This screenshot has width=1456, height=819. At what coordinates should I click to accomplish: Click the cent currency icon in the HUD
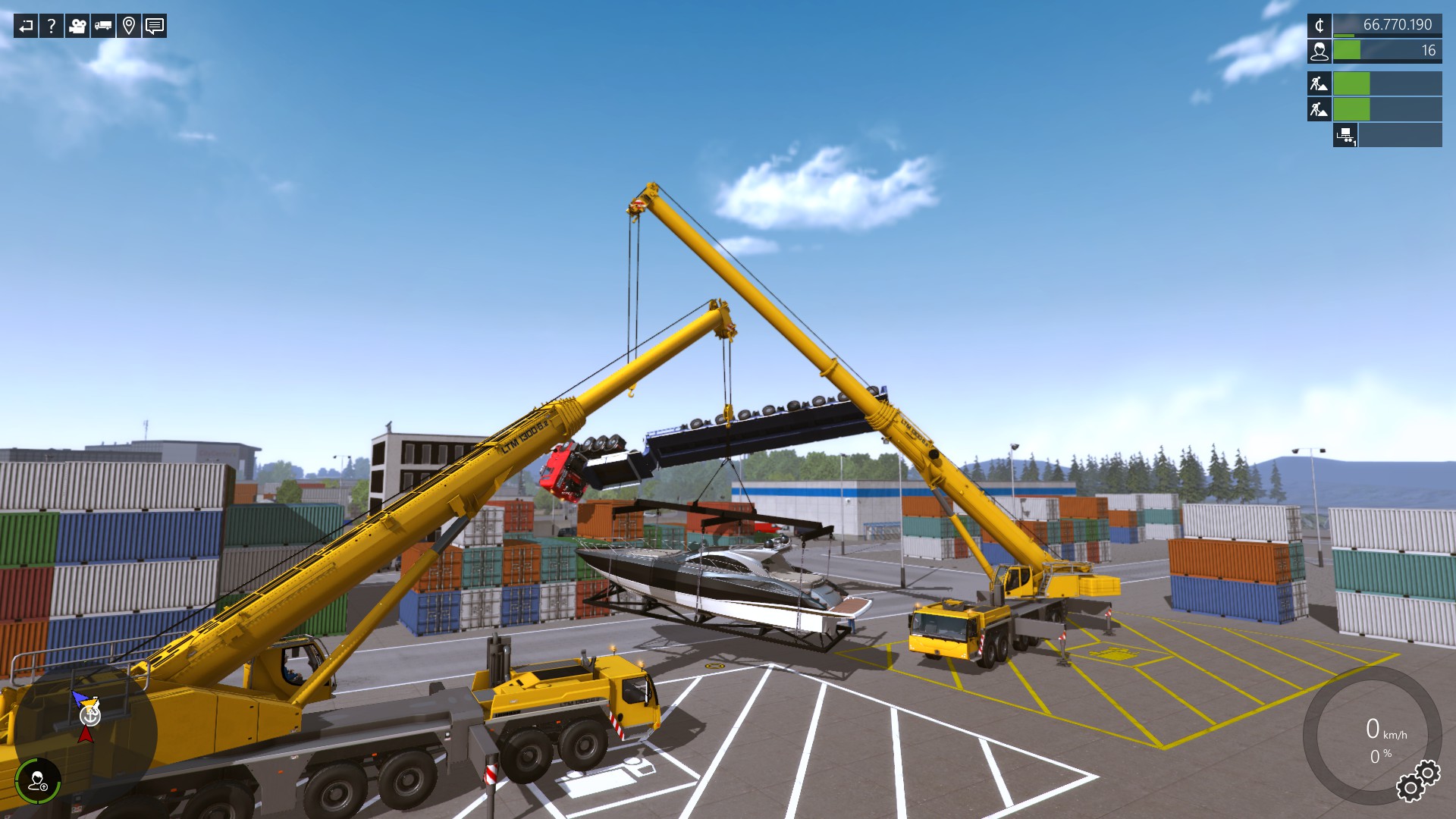tap(1320, 25)
